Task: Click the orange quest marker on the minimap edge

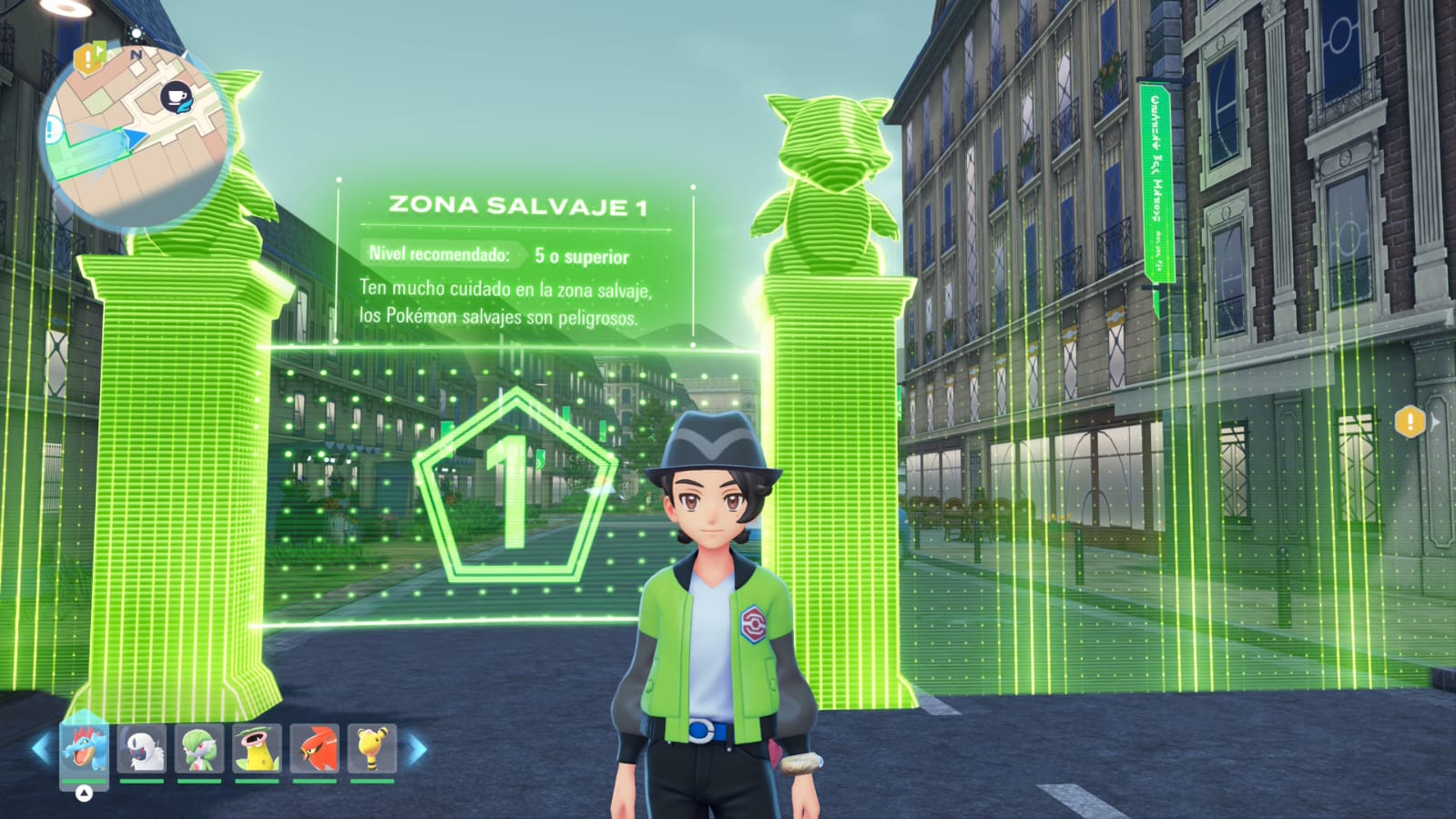Action: (88, 59)
